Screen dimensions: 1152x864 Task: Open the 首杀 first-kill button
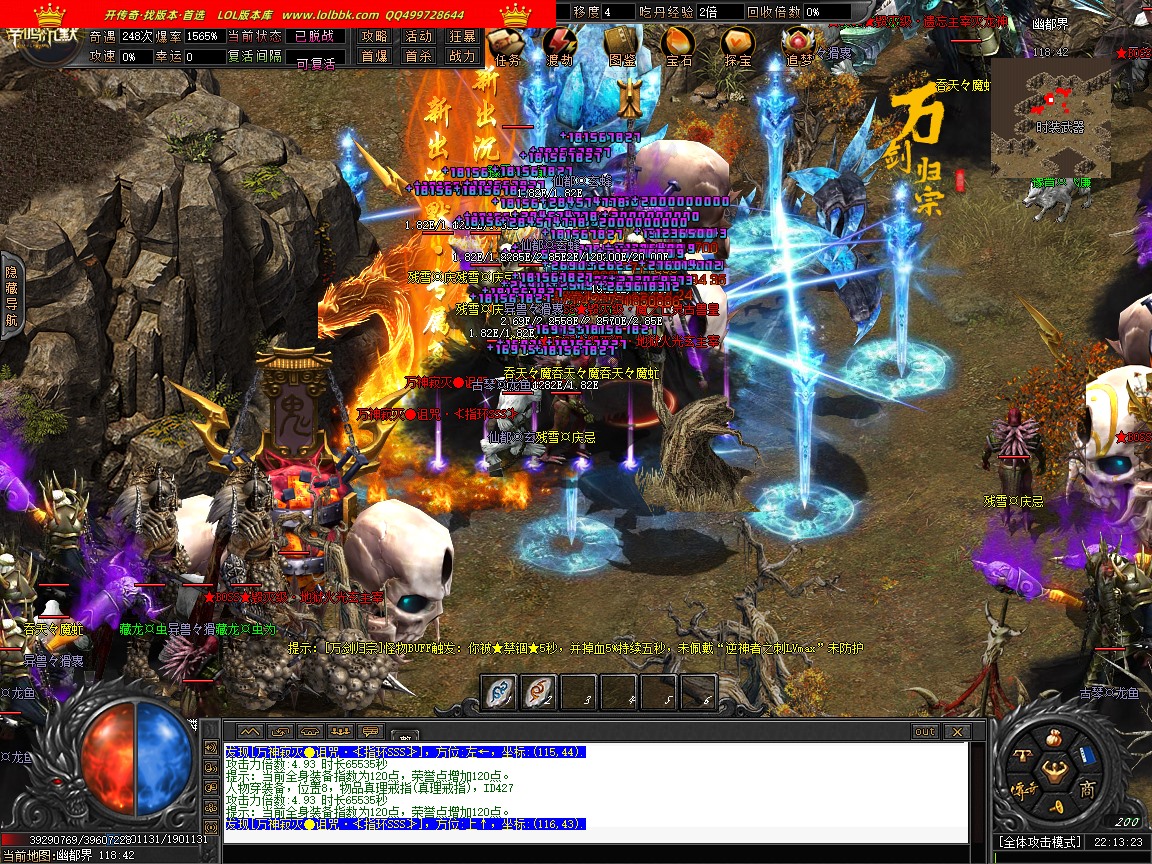click(418, 57)
